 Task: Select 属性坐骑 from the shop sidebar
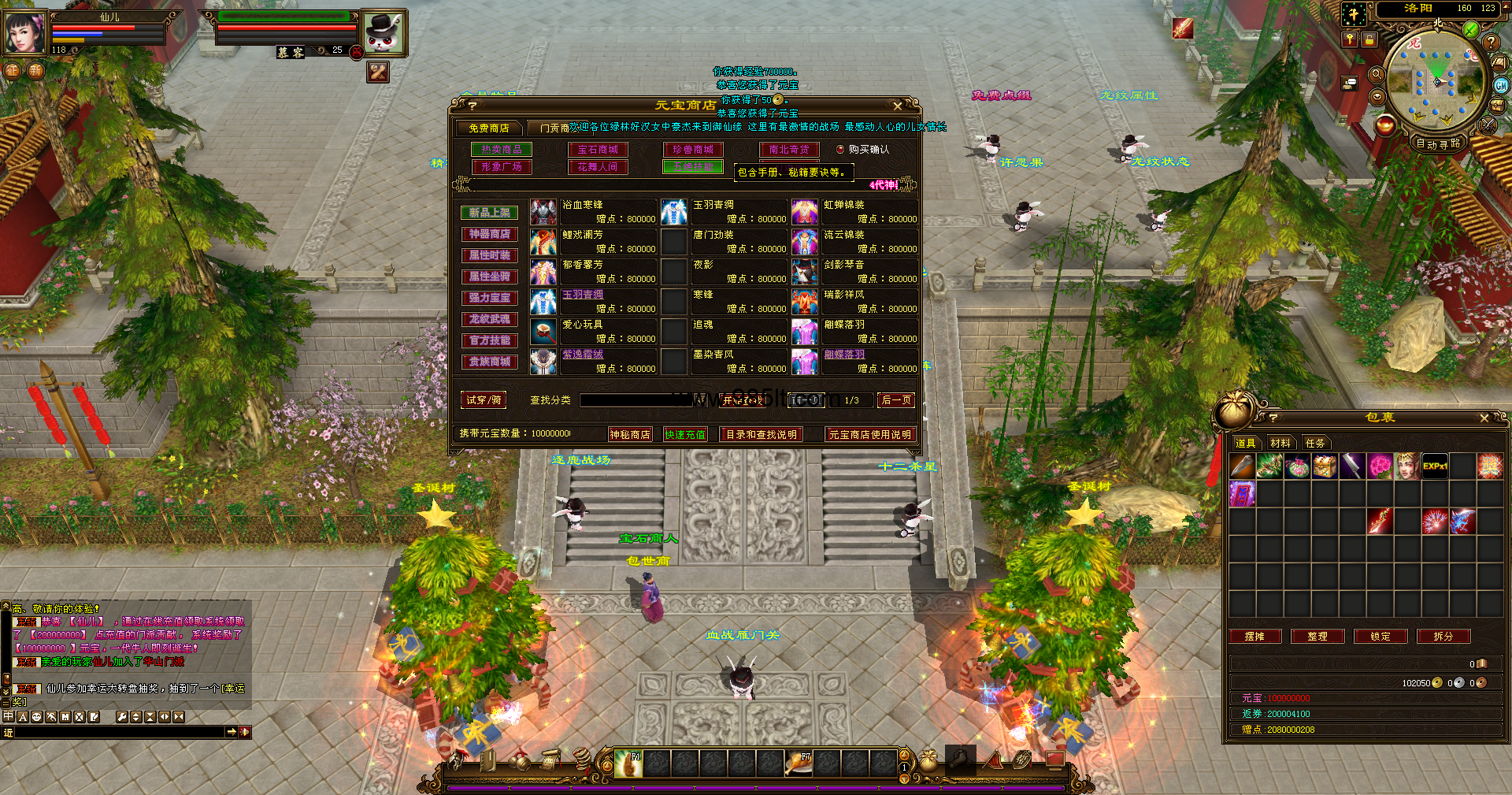[489, 277]
